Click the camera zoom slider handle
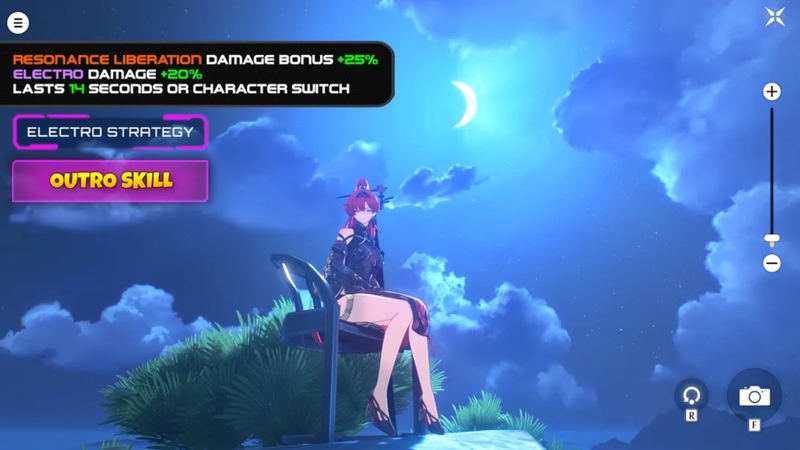800x450 pixels. pyautogui.click(x=772, y=240)
